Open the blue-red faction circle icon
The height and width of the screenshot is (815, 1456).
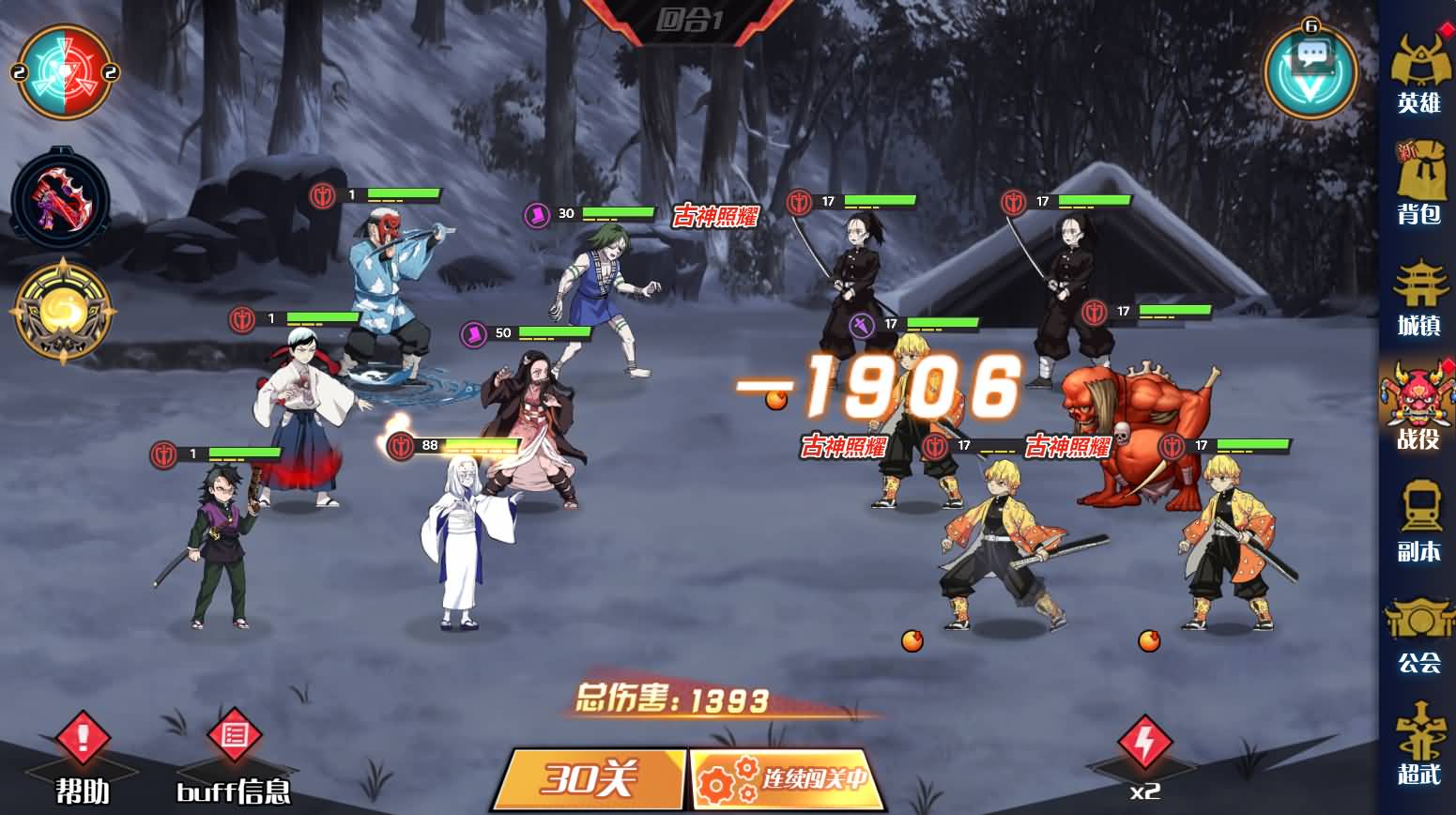click(66, 72)
